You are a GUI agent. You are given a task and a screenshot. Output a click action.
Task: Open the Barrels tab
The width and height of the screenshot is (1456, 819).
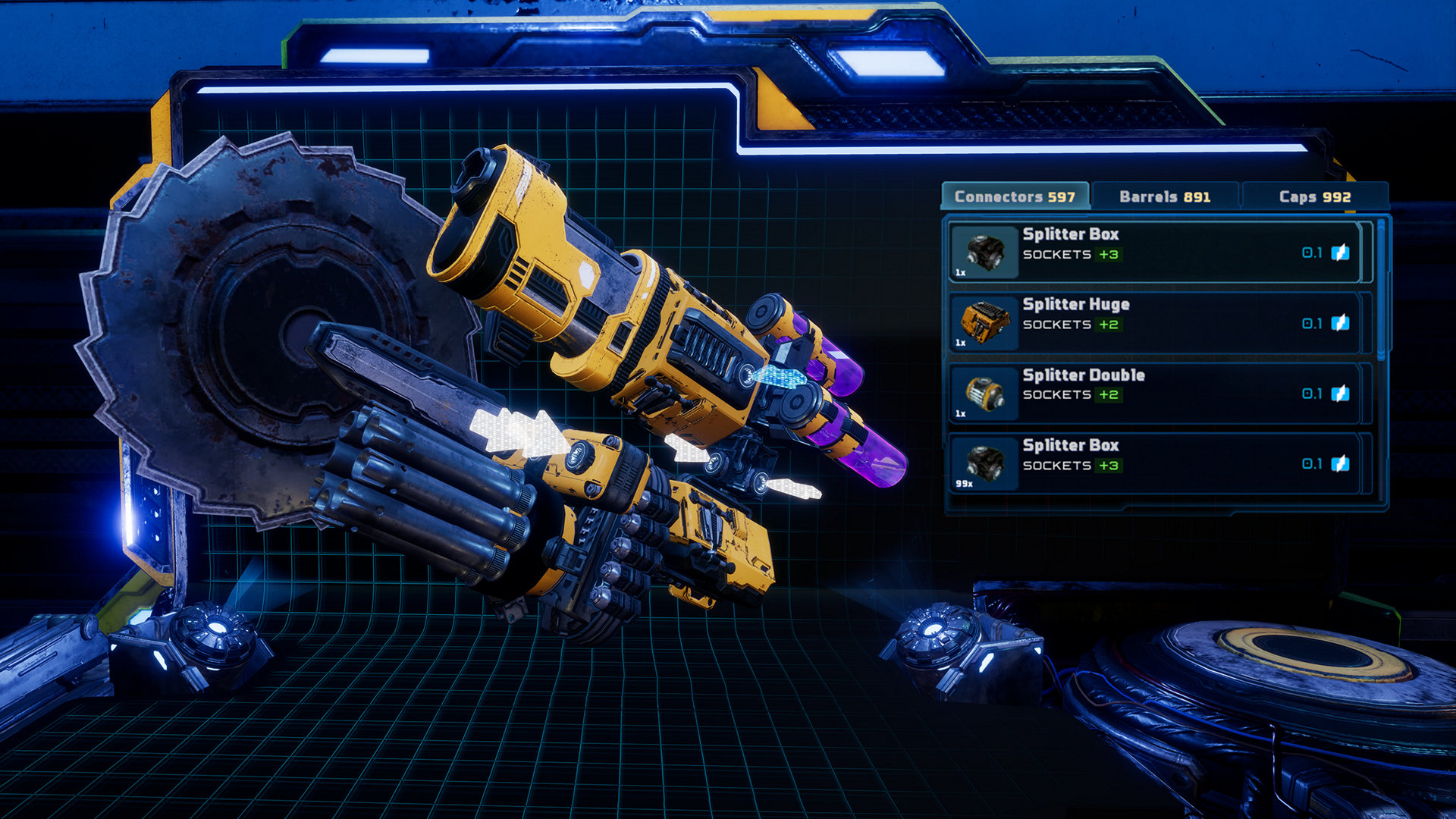pyautogui.click(x=1164, y=196)
